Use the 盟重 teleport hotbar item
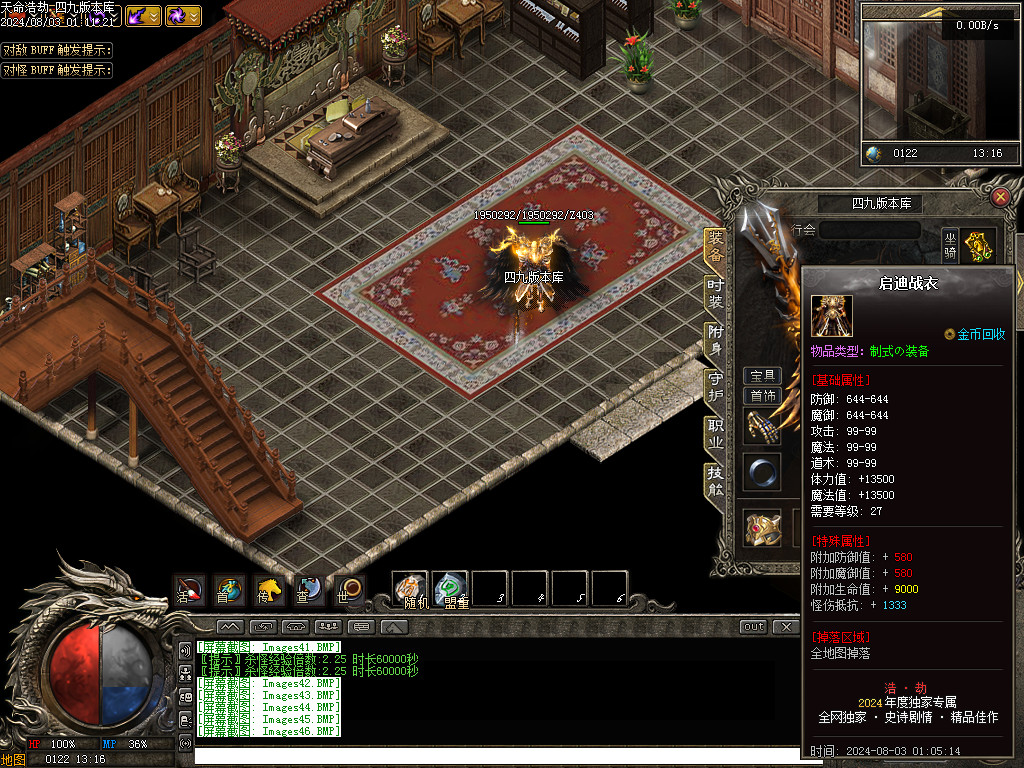The height and width of the screenshot is (768, 1024). pos(450,589)
